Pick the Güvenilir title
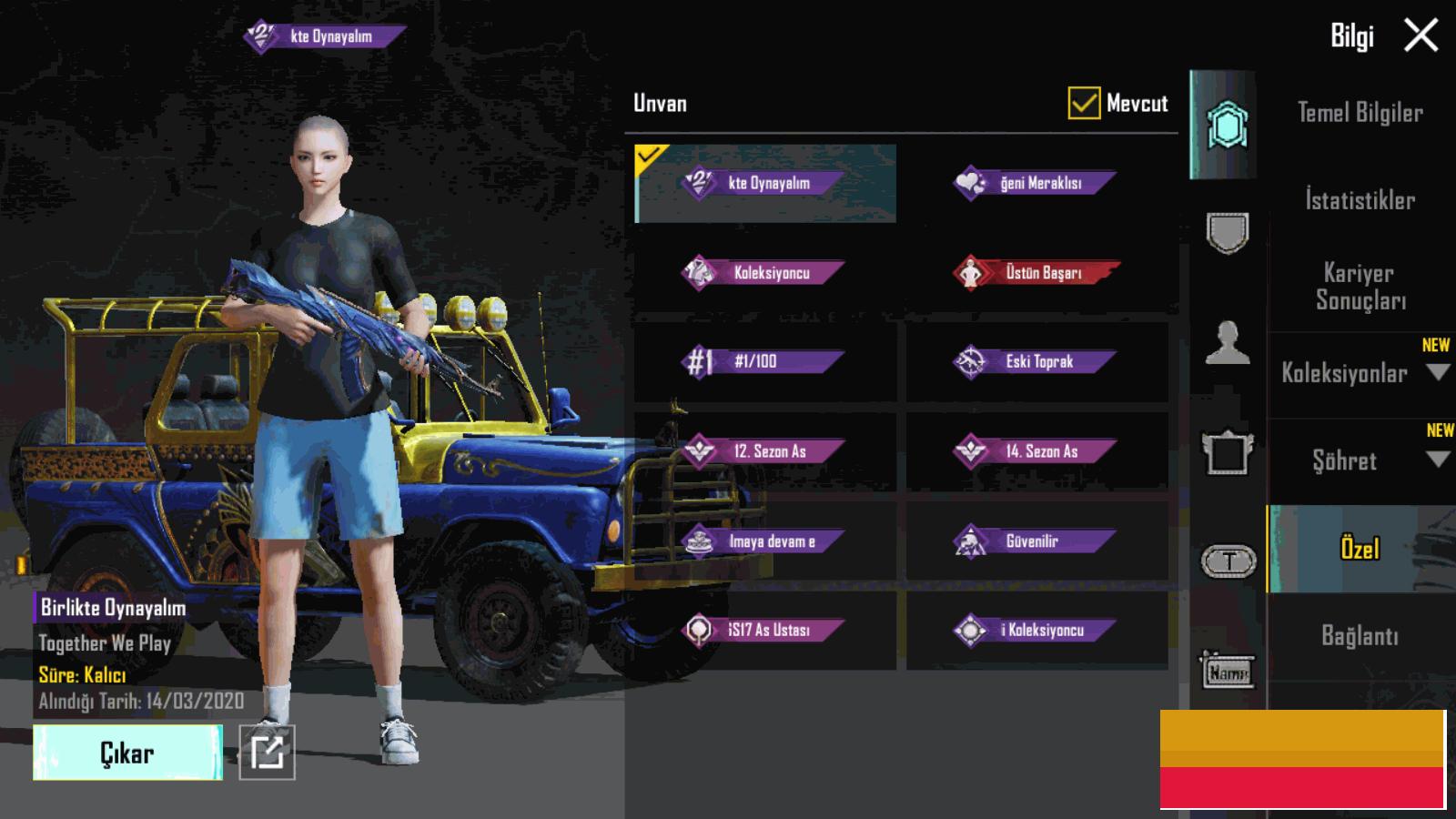The width and height of the screenshot is (1456, 819). pyautogui.click(x=1036, y=541)
